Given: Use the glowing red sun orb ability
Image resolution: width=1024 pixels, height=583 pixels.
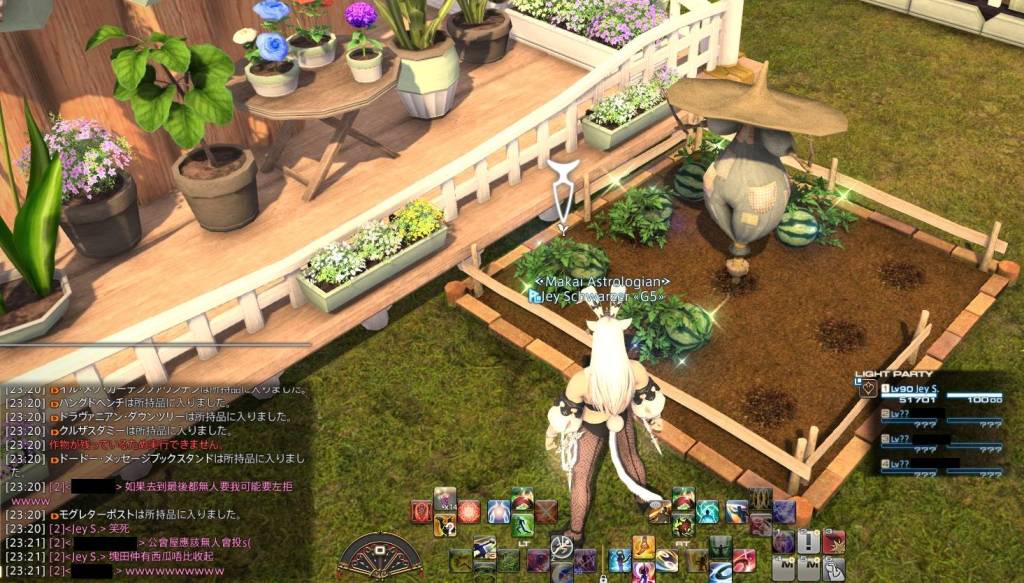Looking at the screenshot, I should 470,512.
